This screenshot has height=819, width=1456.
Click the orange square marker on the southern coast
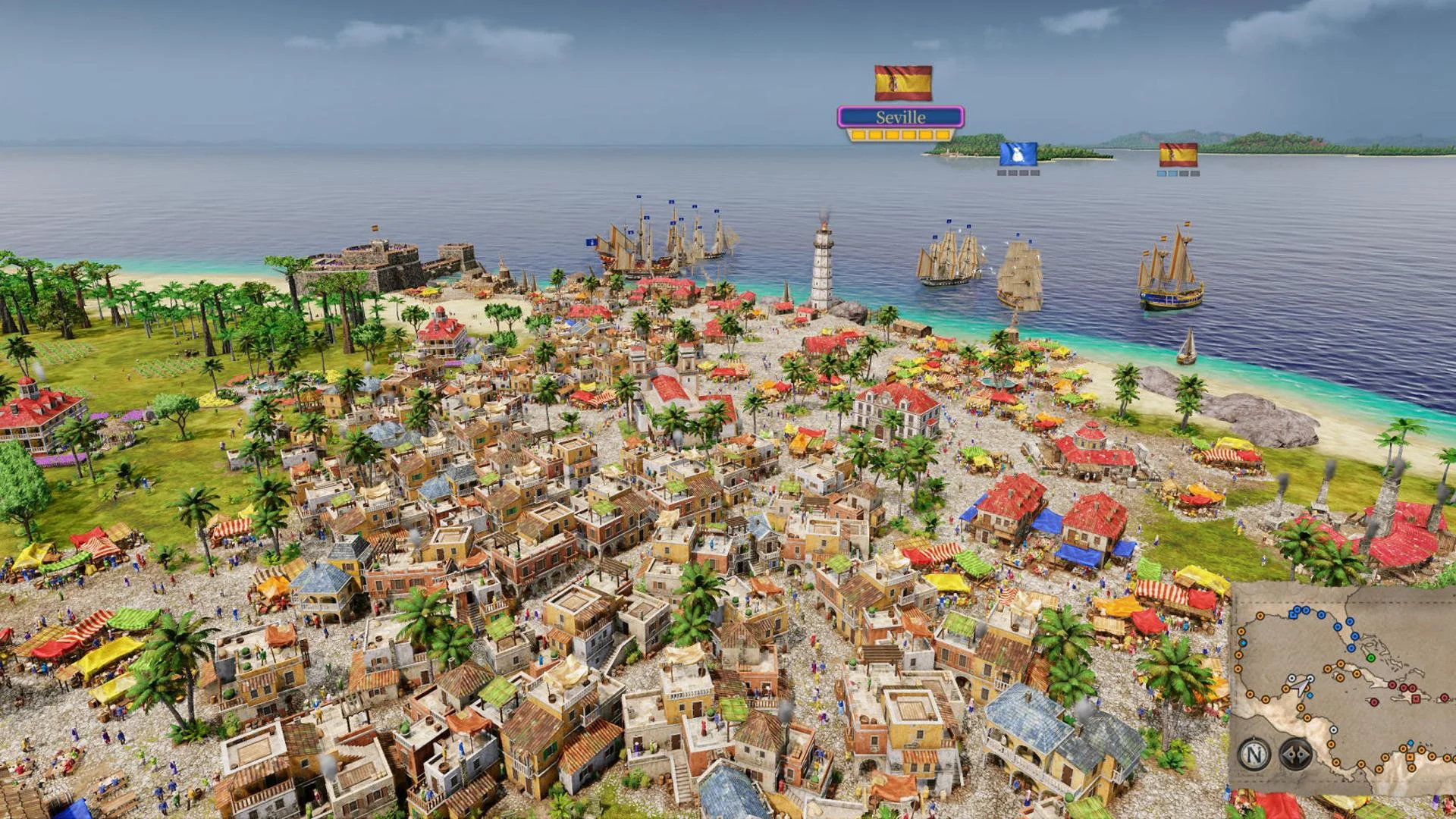tap(1410, 757)
